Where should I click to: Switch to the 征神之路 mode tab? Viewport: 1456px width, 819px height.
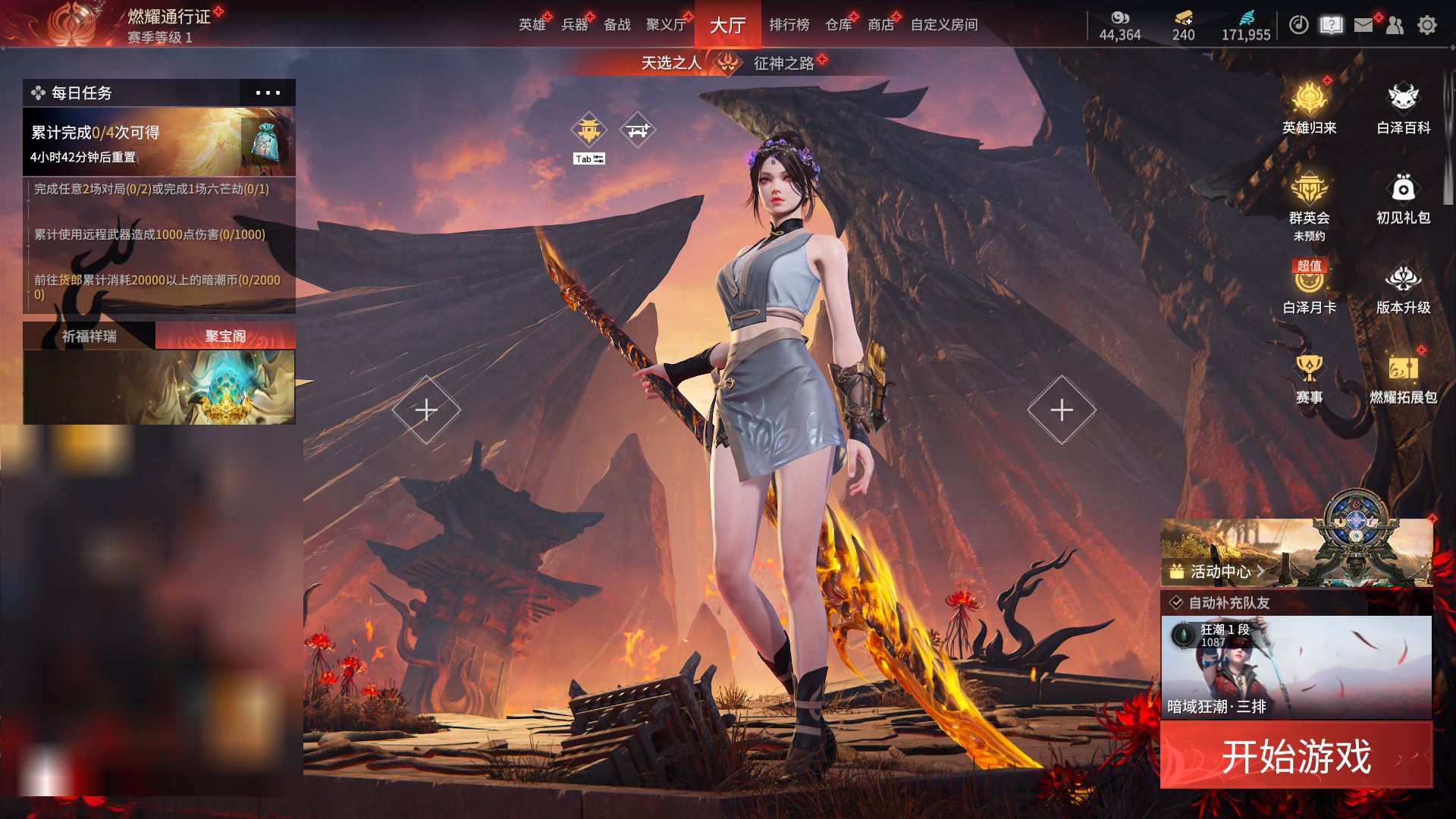(x=783, y=63)
